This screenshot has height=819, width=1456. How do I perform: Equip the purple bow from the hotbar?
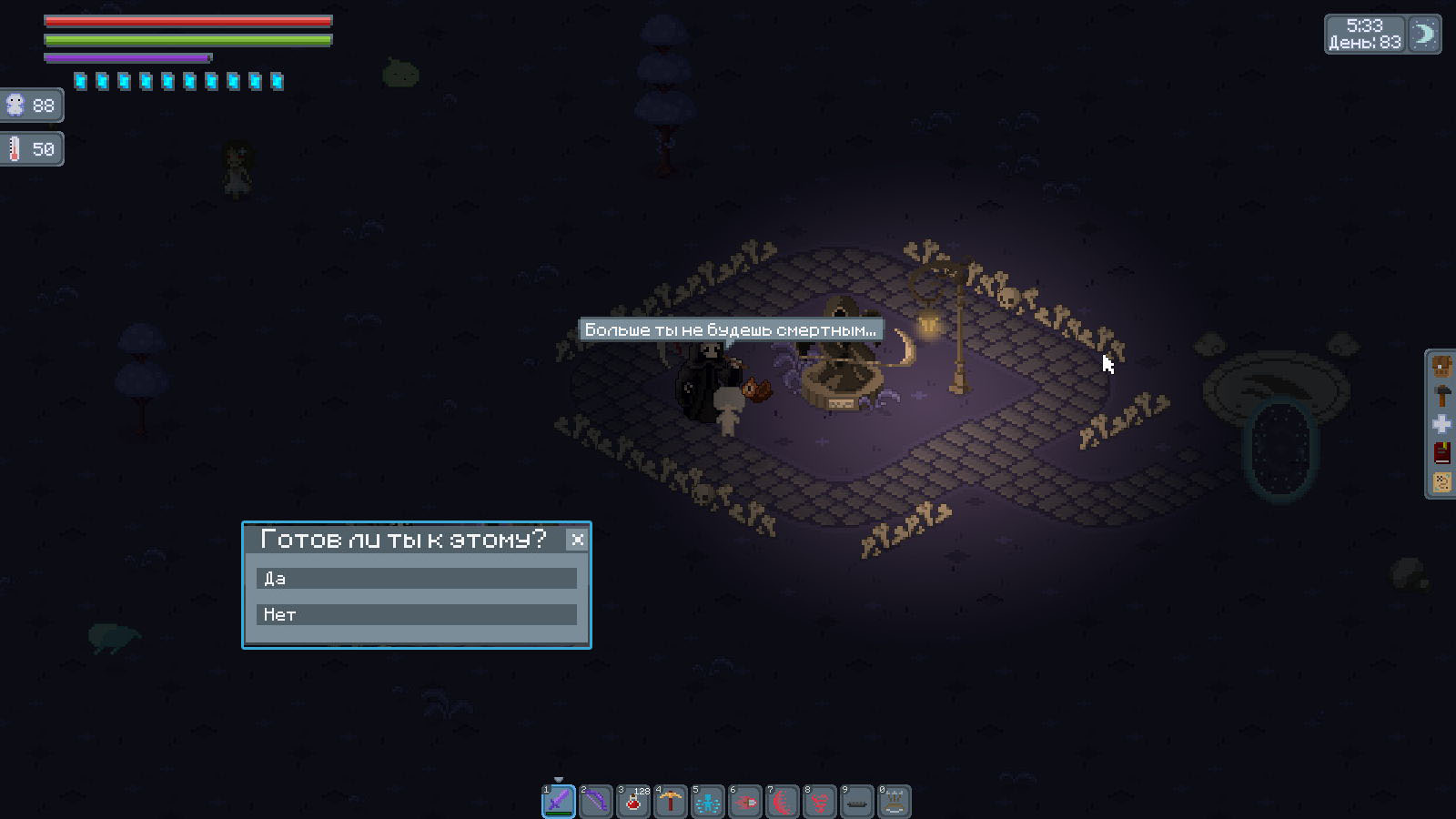596,802
